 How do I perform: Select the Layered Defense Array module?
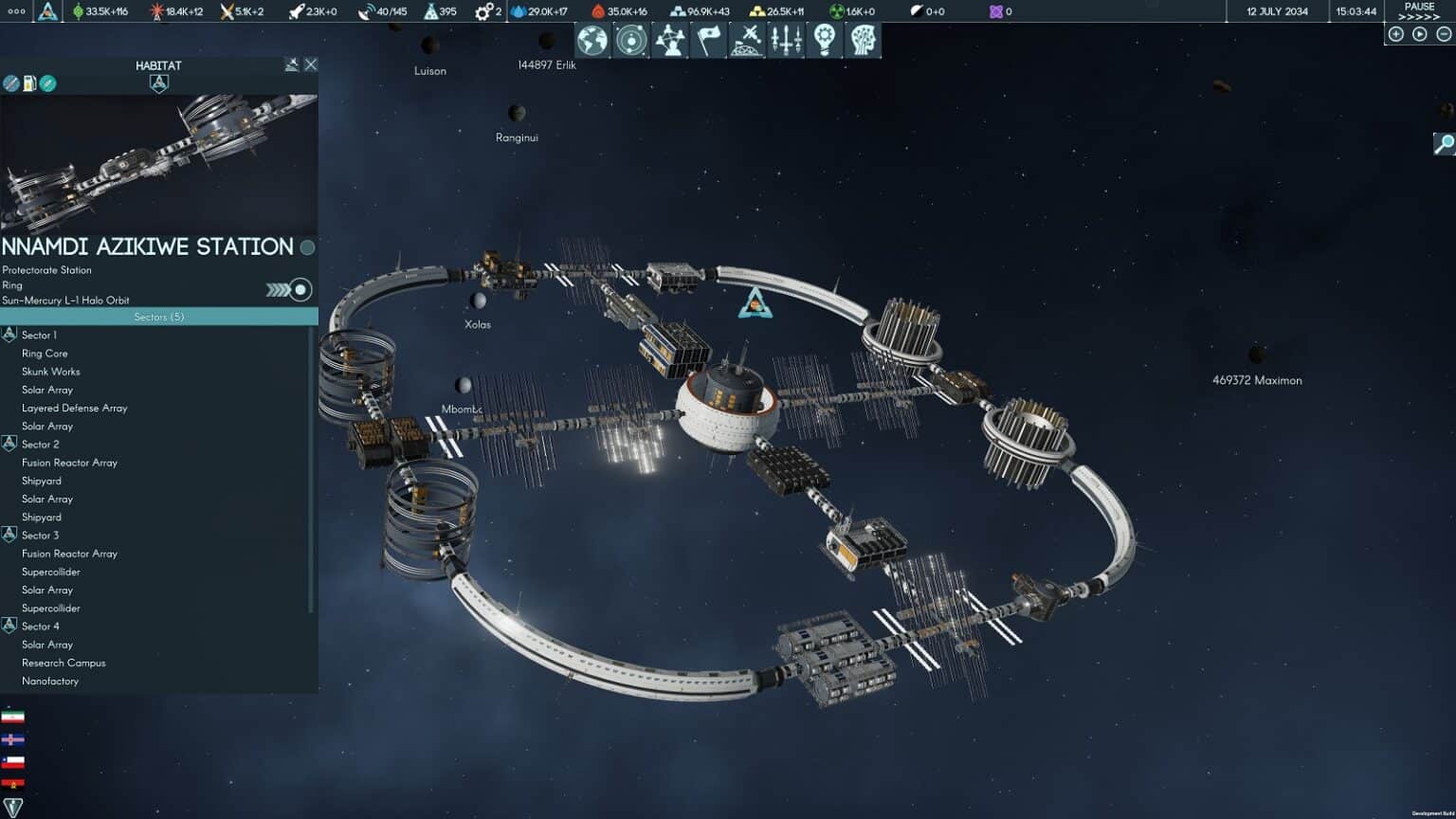(74, 408)
